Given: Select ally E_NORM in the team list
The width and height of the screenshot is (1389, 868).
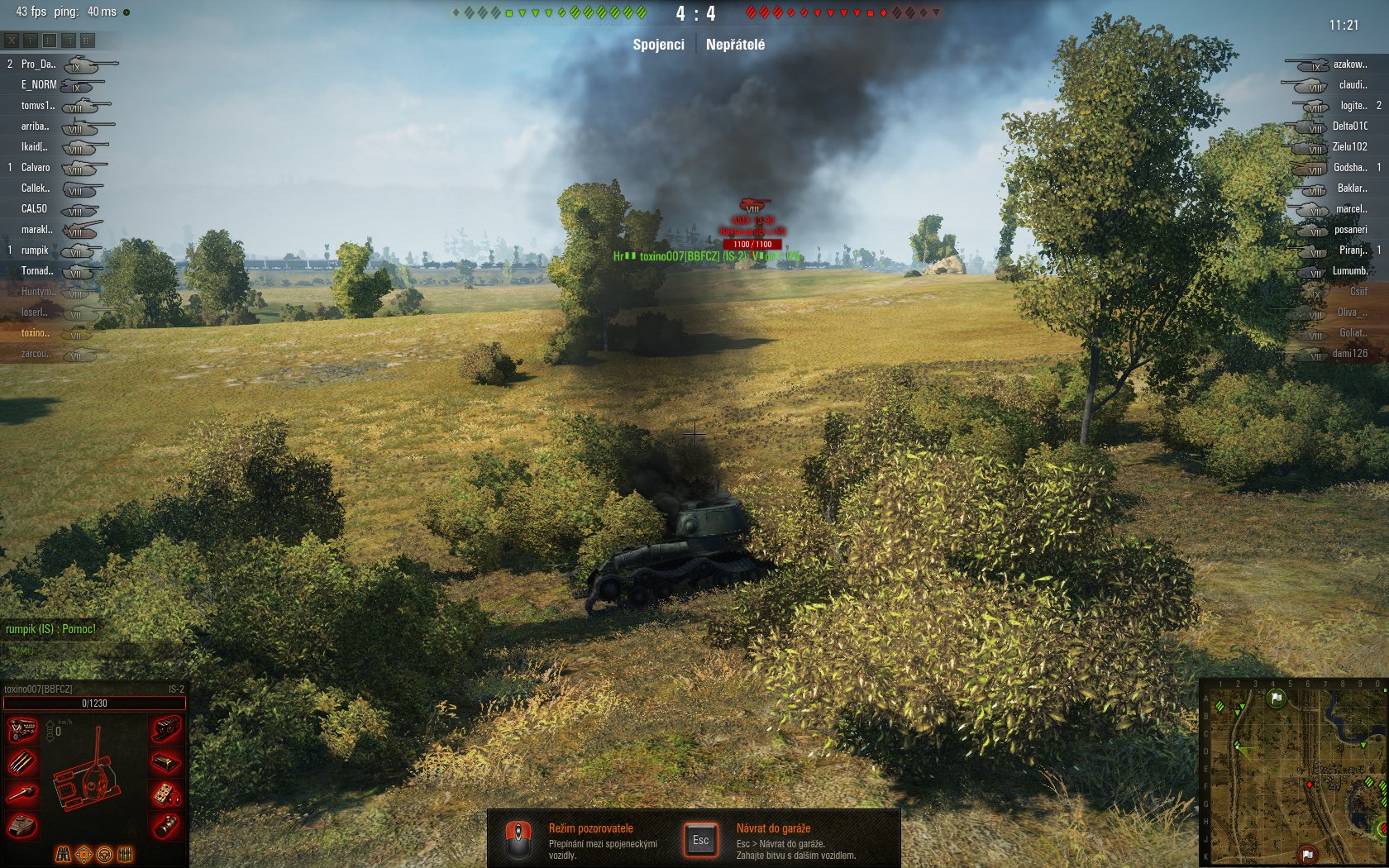Looking at the screenshot, I should 39,84.
